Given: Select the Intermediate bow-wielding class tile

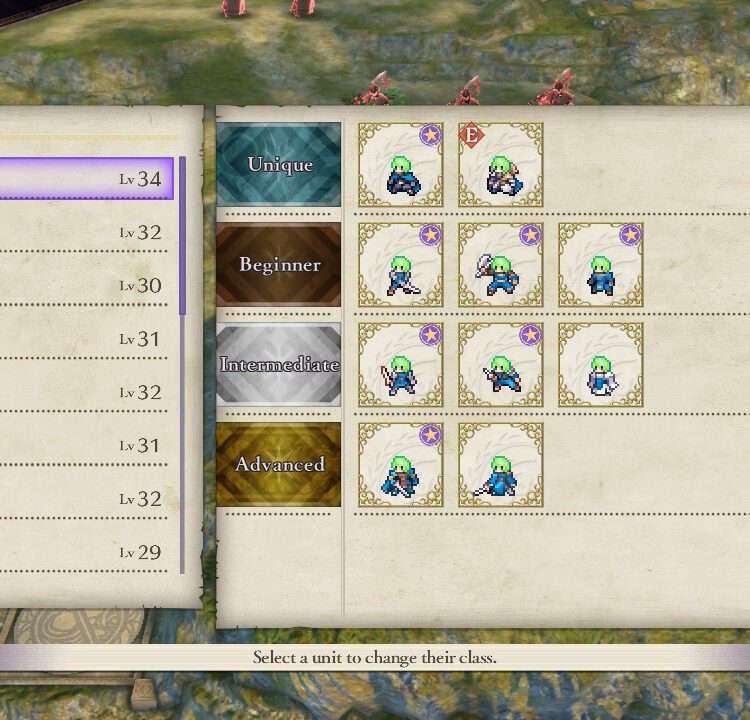Looking at the screenshot, I should click(400, 365).
